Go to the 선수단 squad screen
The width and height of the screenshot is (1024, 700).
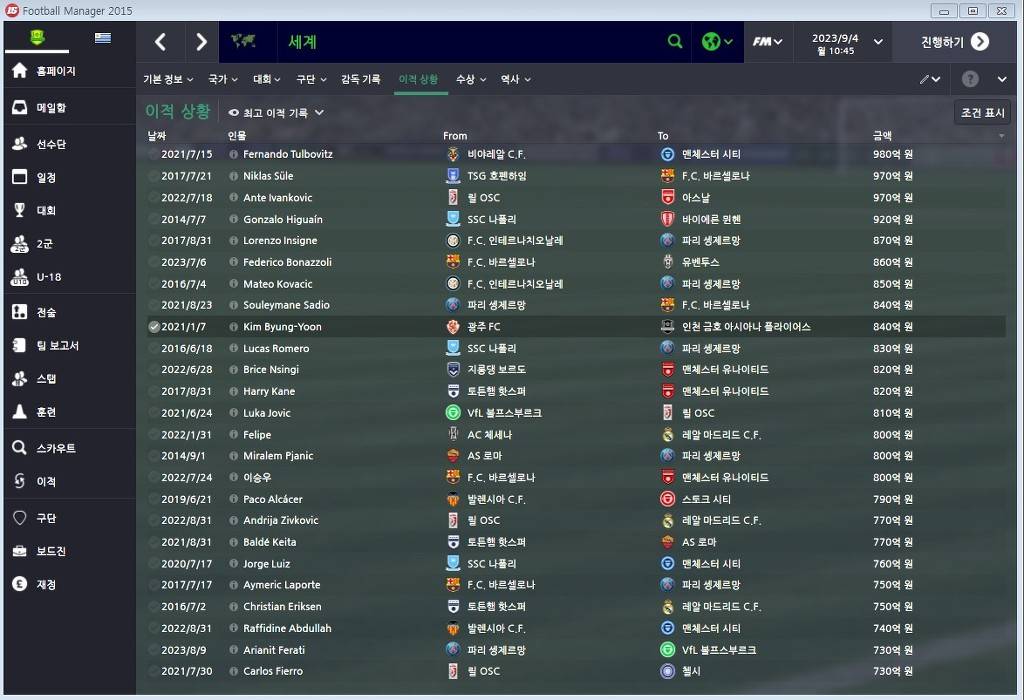51,144
